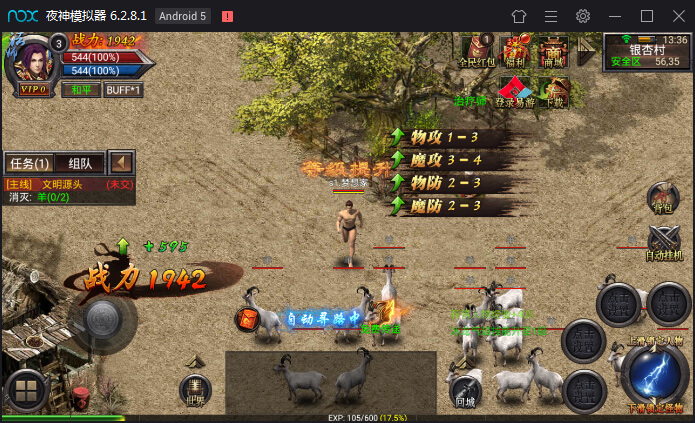The height and width of the screenshot is (423, 695).
Task: Open the 福利 welfare gift icon
Action: click(x=517, y=51)
